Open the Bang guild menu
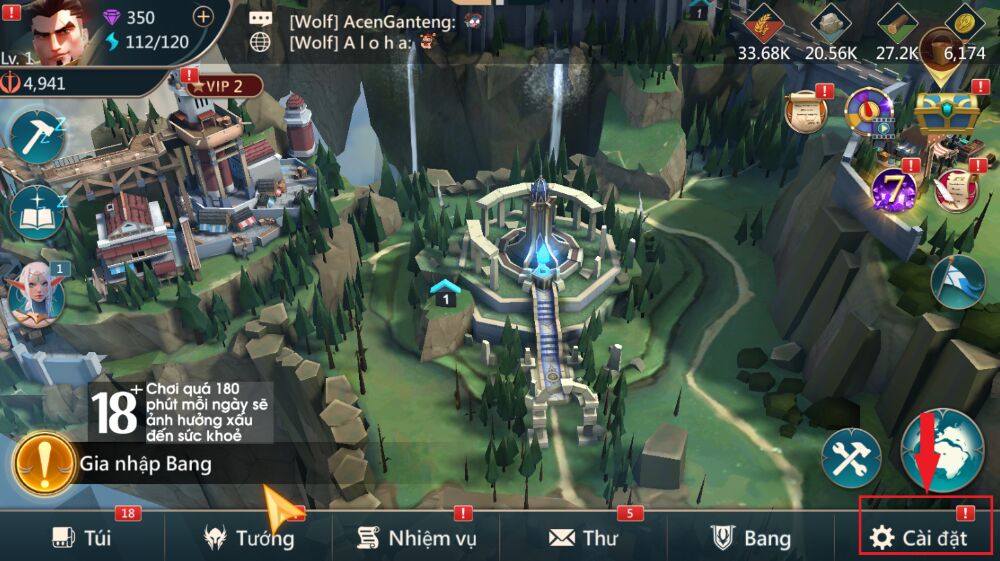The image size is (1000, 561). pos(751,538)
